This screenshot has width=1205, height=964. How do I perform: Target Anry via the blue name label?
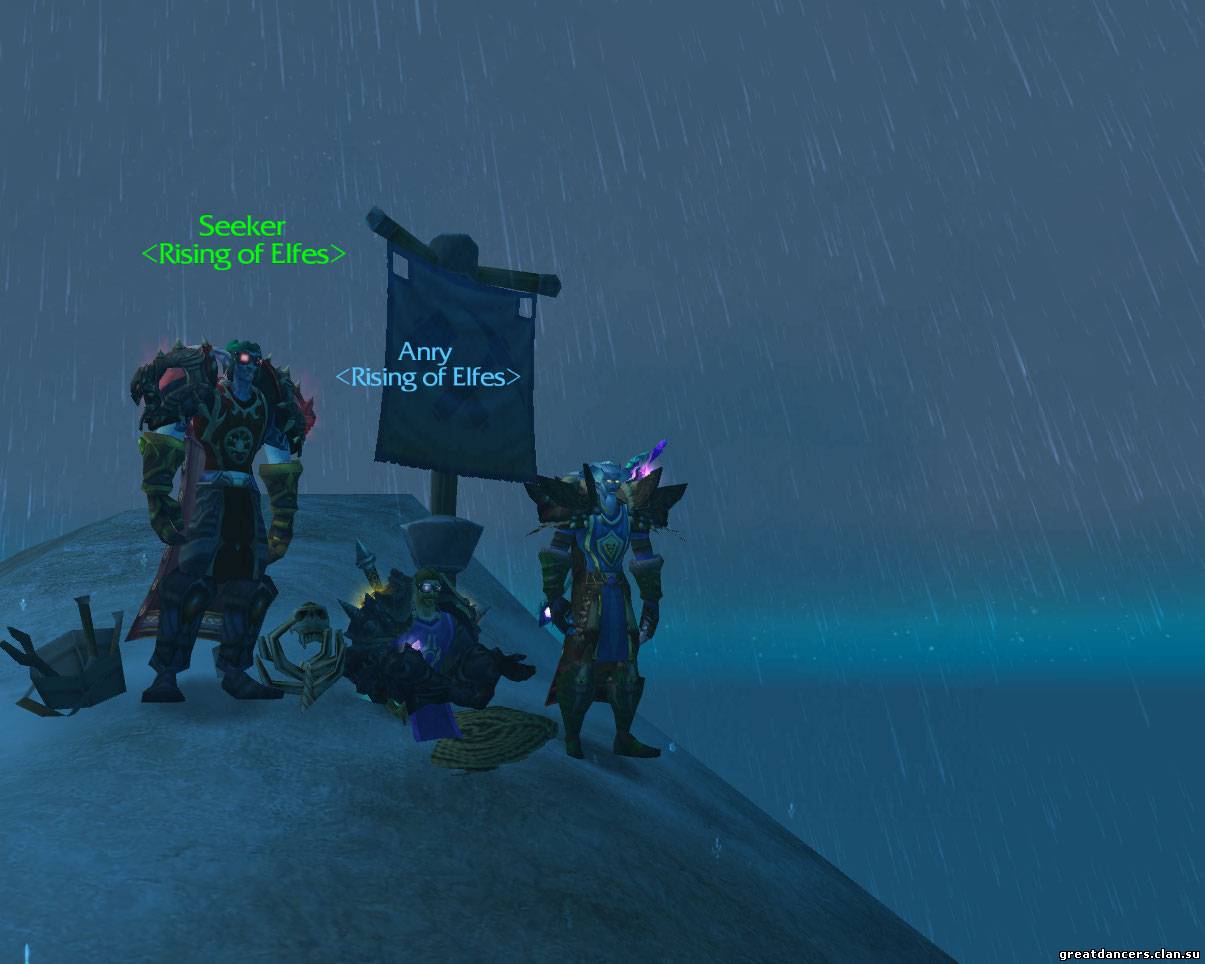click(x=425, y=352)
